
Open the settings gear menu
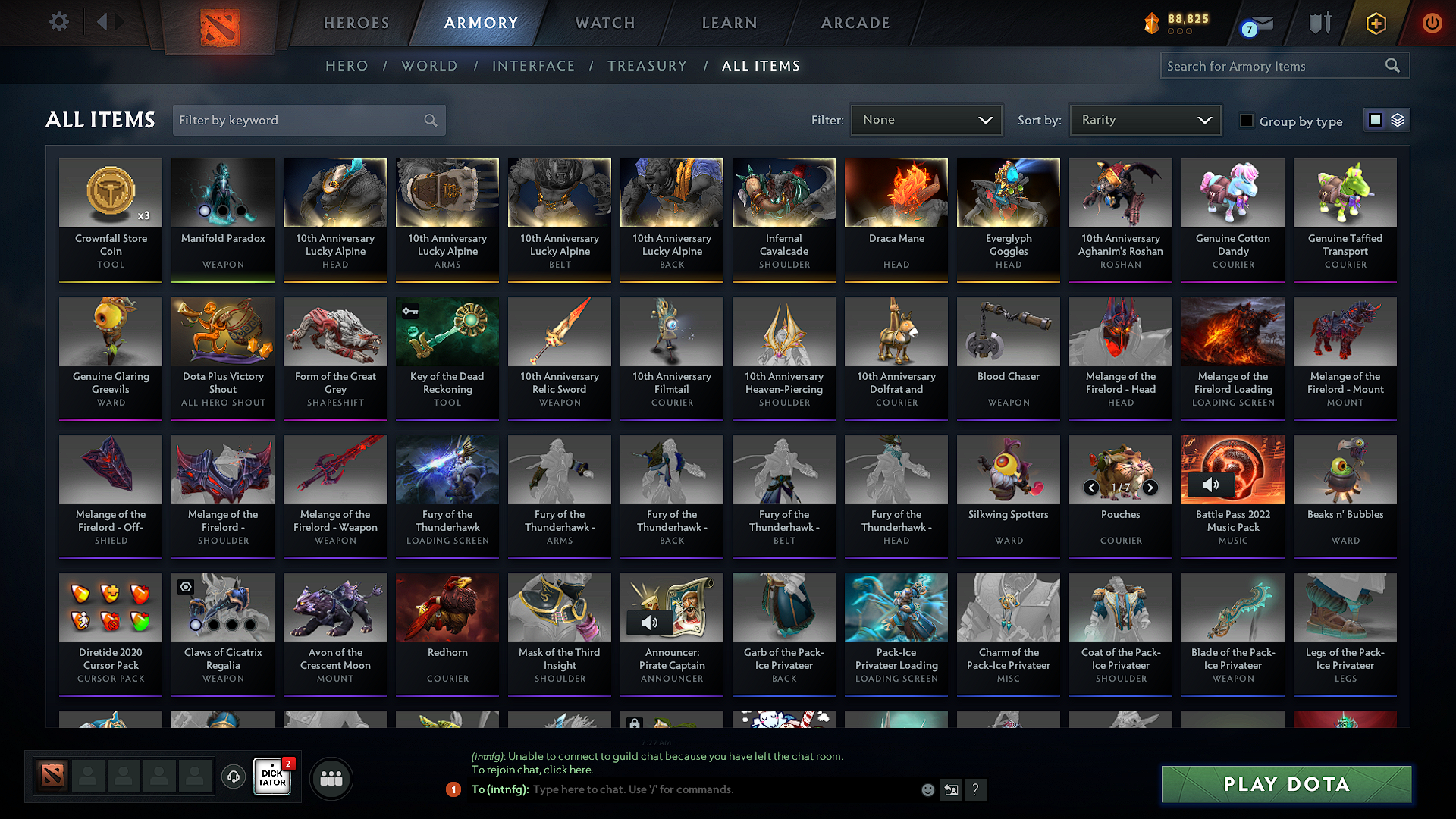[x=58, y=22]
